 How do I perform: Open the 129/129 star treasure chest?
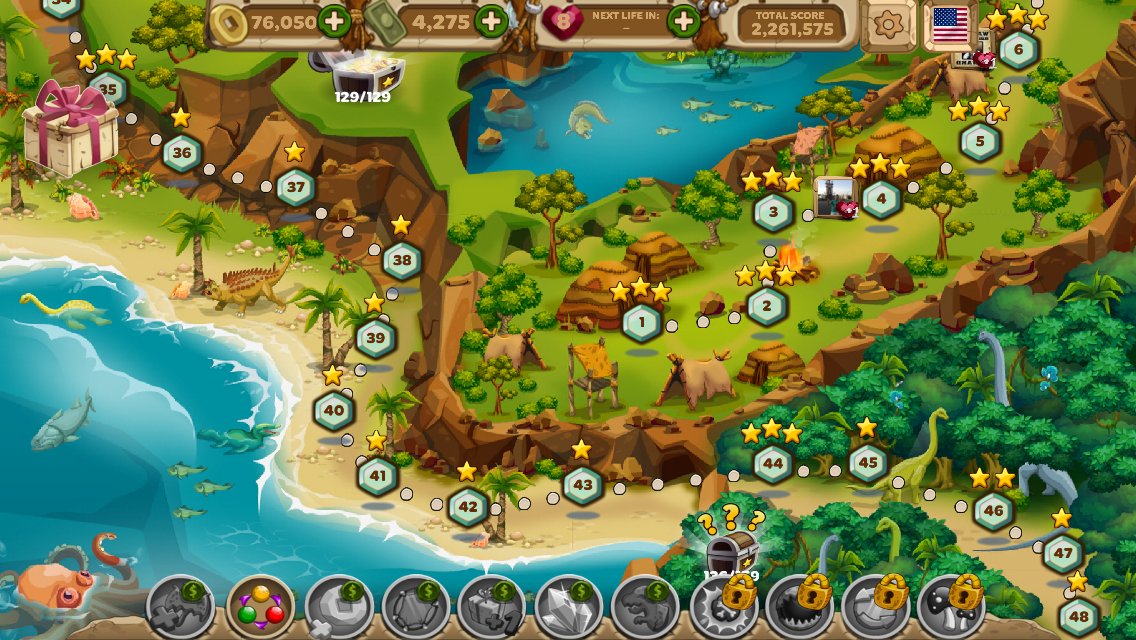pyautogui.click(x=362, y=72)
